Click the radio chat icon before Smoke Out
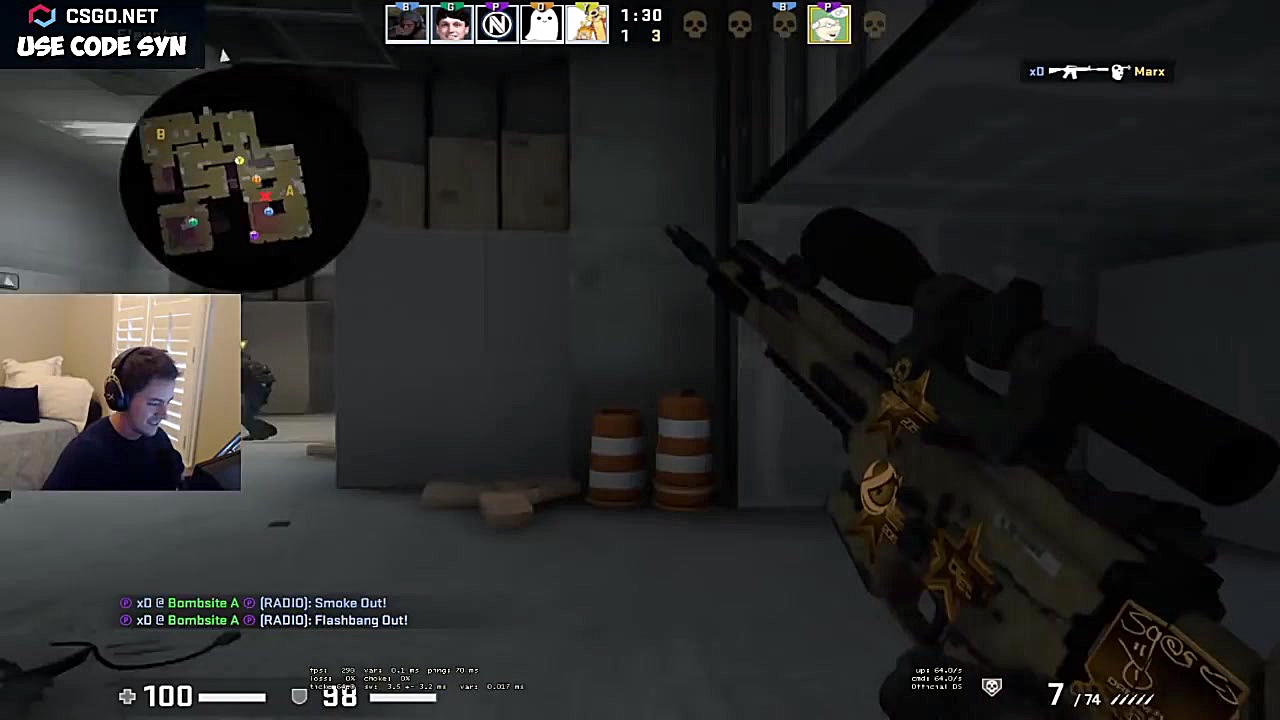The image size is (1280, 720). pos(250,603)
